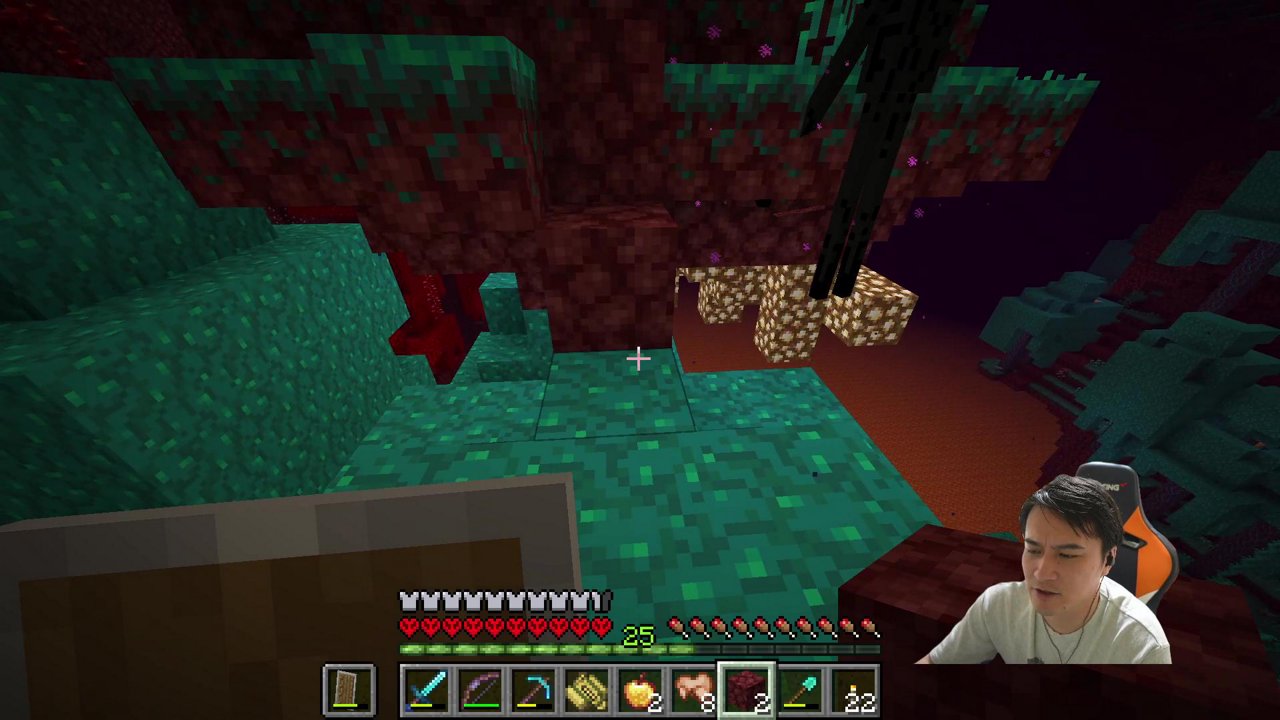Switch to the diamond shovel slot
Screen dimensions: 1280x720
[x=802, y=691]
